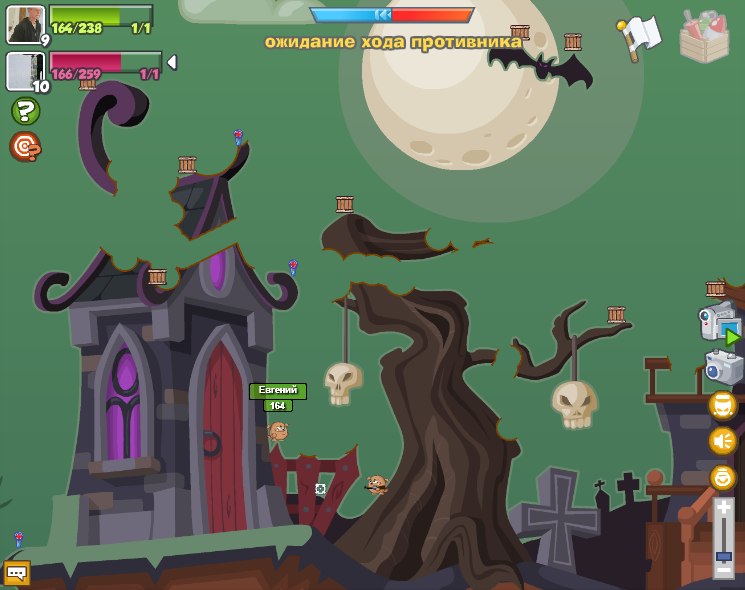This screenshot has height=590, width=745.
Task: Click the zoom-out minus button
Action: 723,570
